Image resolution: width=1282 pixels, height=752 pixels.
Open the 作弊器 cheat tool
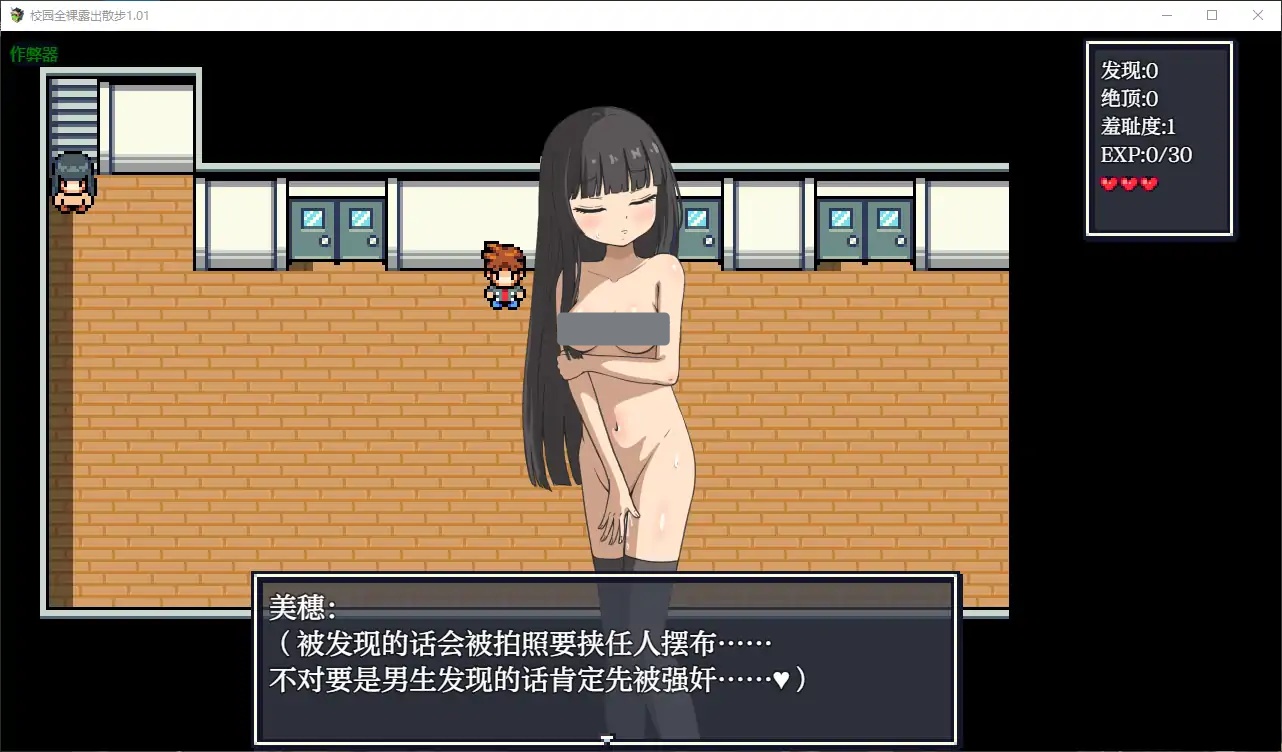33,53
